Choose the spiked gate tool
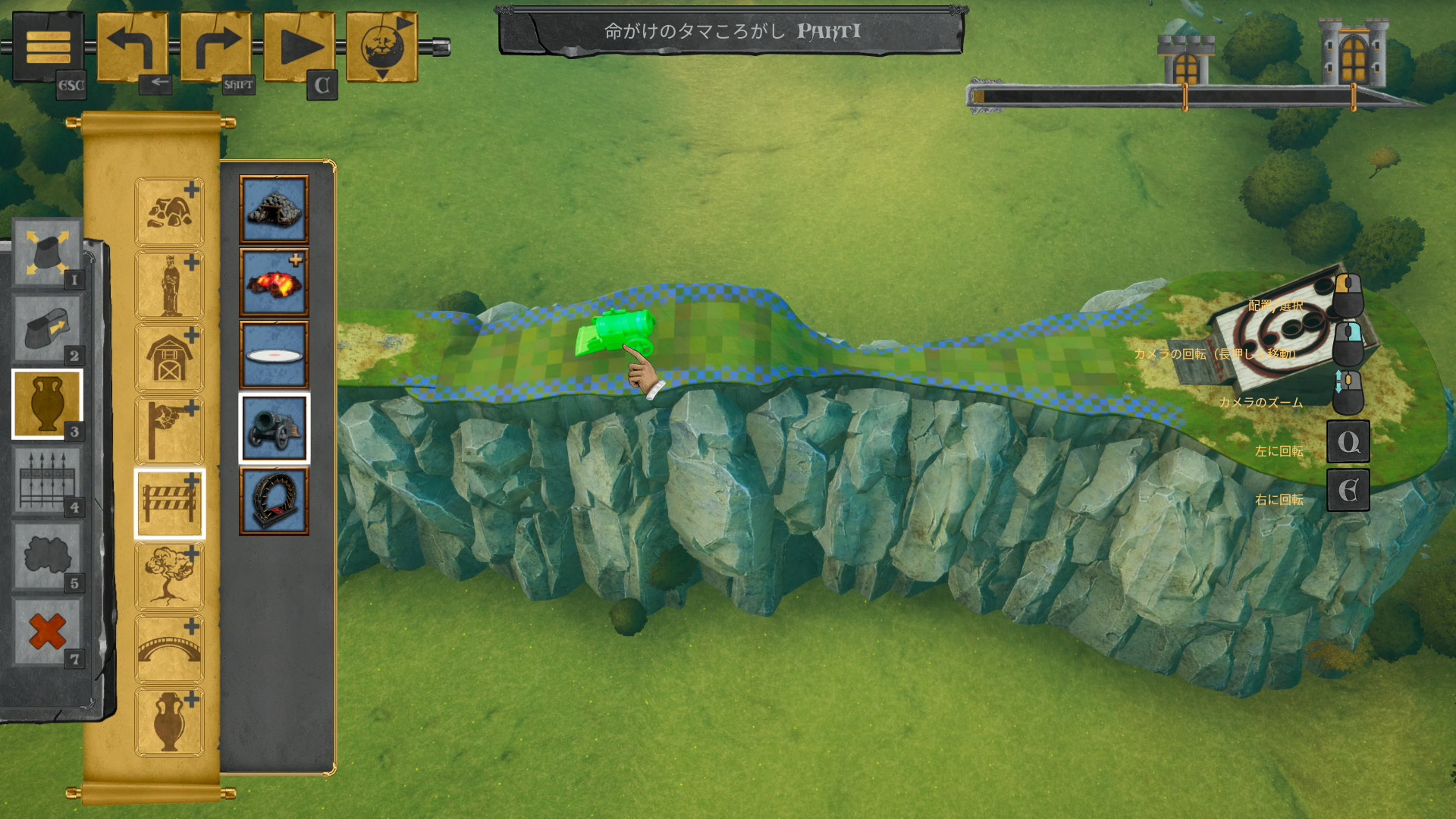The width and height of the screenshot is (1456, 819). pyautogui.click(x=47, y=480)
